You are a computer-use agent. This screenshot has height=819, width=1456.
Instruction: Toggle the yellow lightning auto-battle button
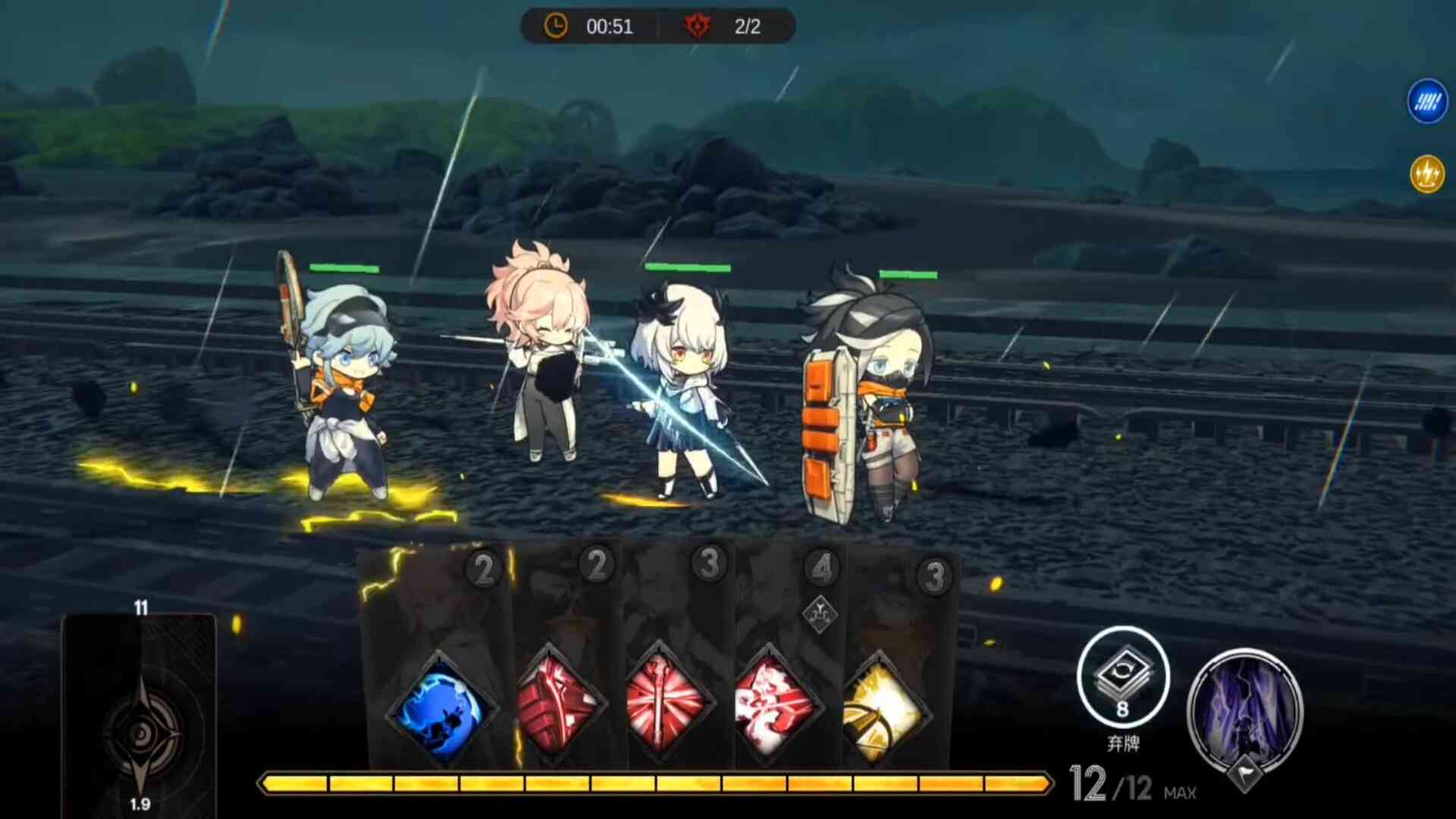point(1427,174)
